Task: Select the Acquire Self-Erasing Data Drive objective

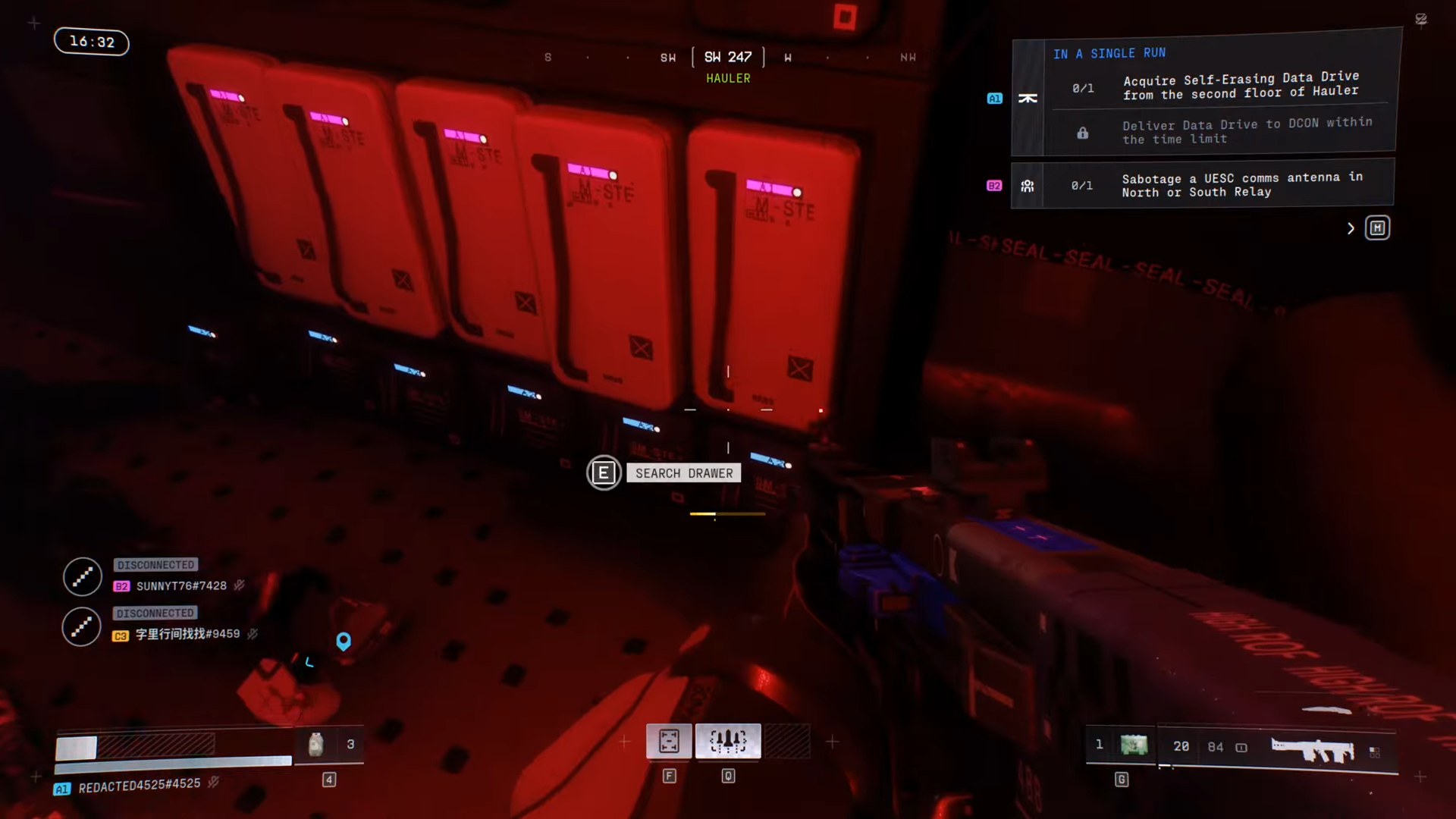Action: click(x=1240, y=86)
